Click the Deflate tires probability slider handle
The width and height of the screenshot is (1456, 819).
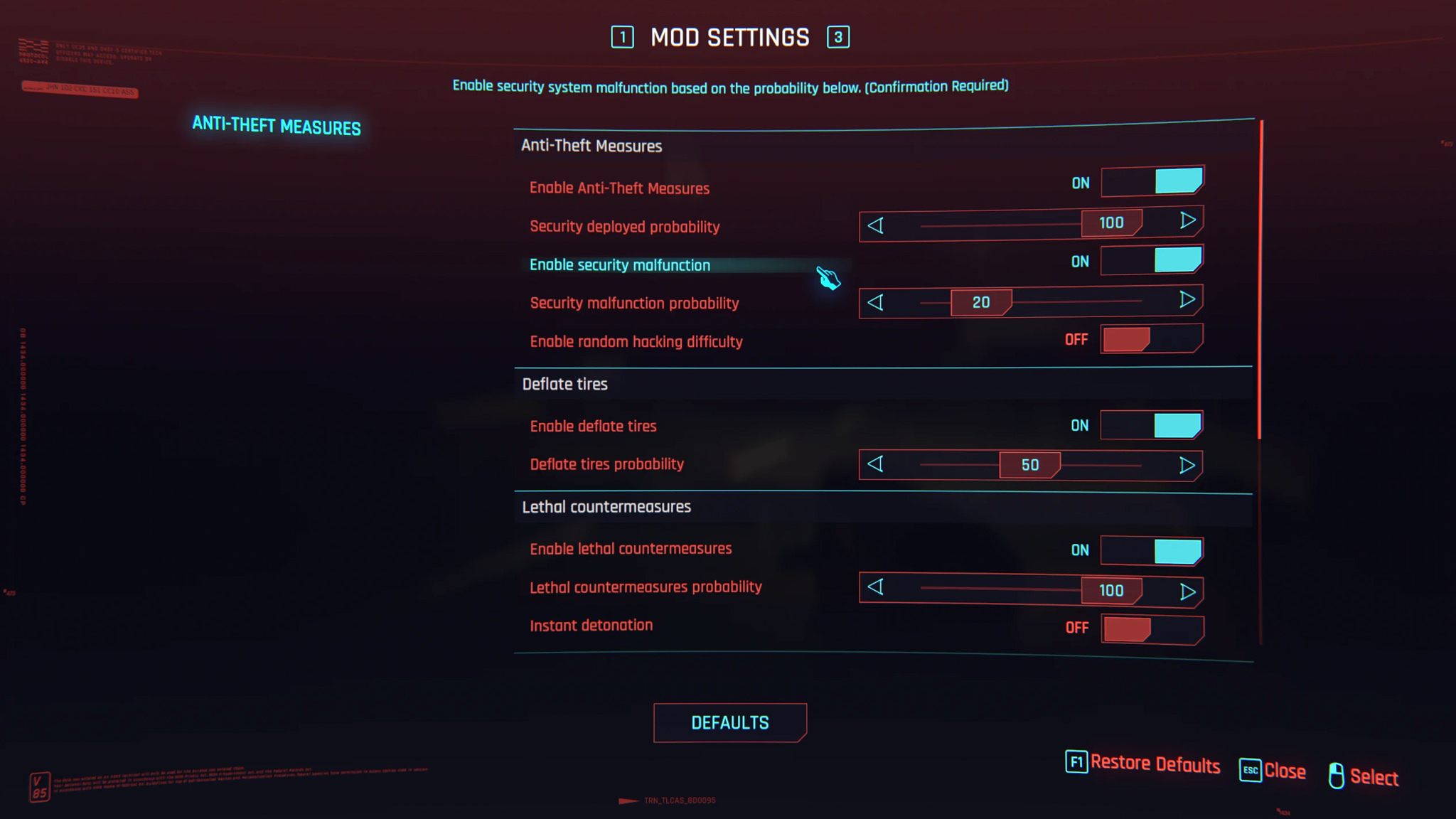point(1029,465)
